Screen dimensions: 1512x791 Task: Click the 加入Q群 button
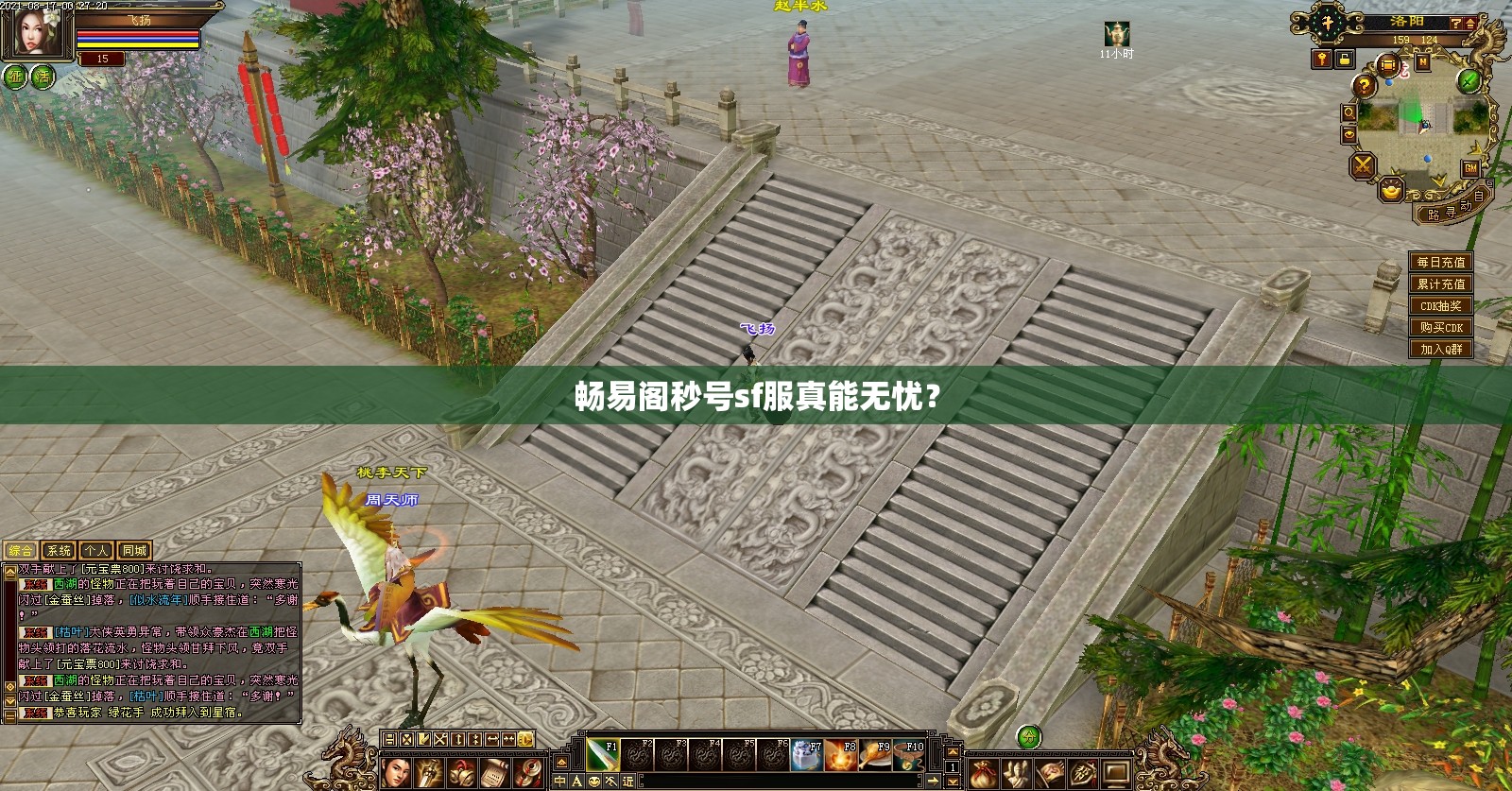tap(1439, 349)
